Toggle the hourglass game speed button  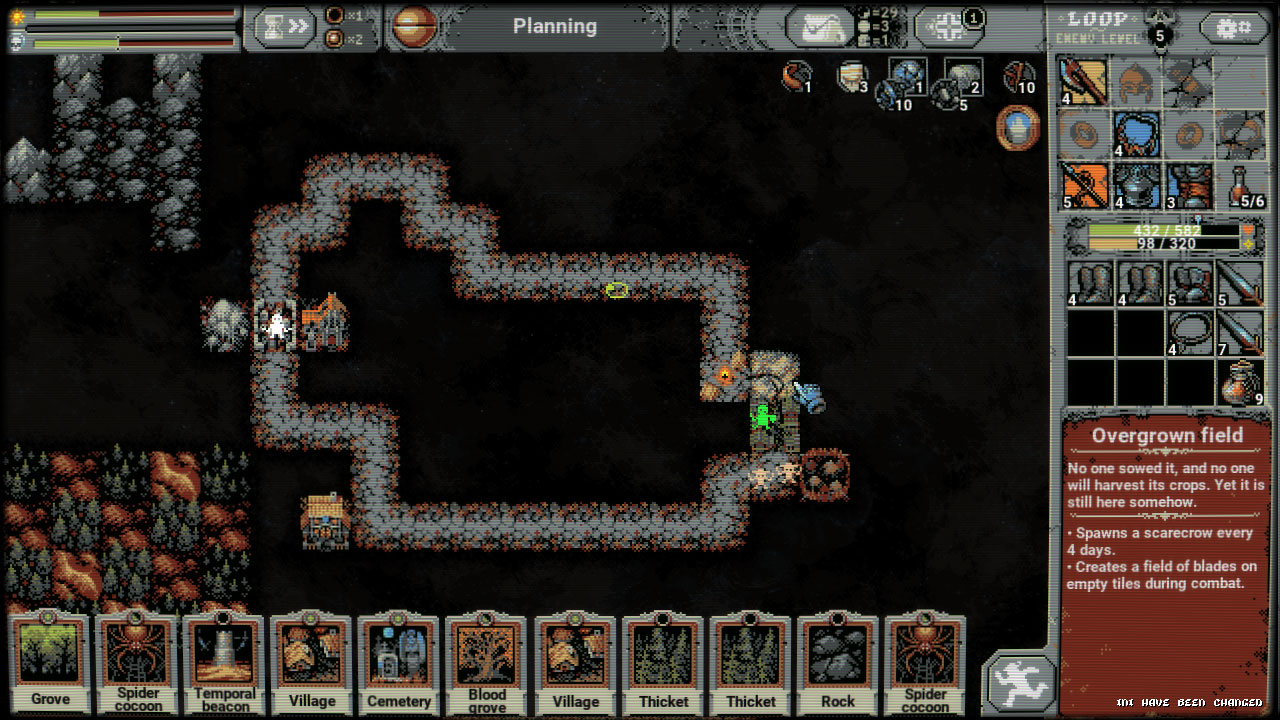(x=284, y=27)
